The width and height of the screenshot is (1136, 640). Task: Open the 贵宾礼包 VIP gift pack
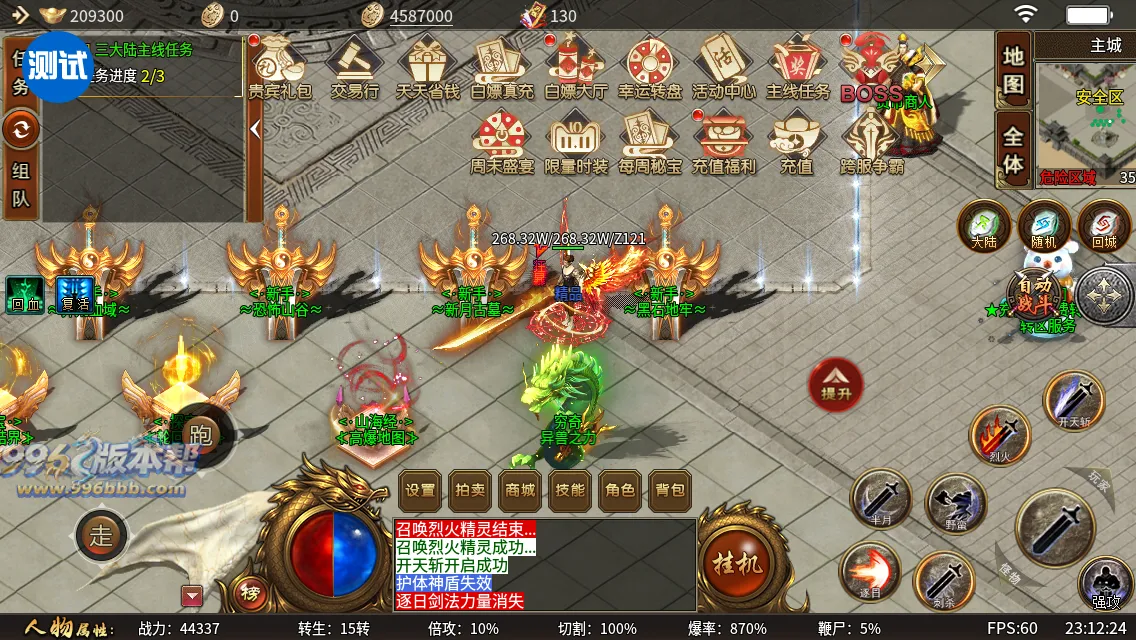click(x=279, y=67)
